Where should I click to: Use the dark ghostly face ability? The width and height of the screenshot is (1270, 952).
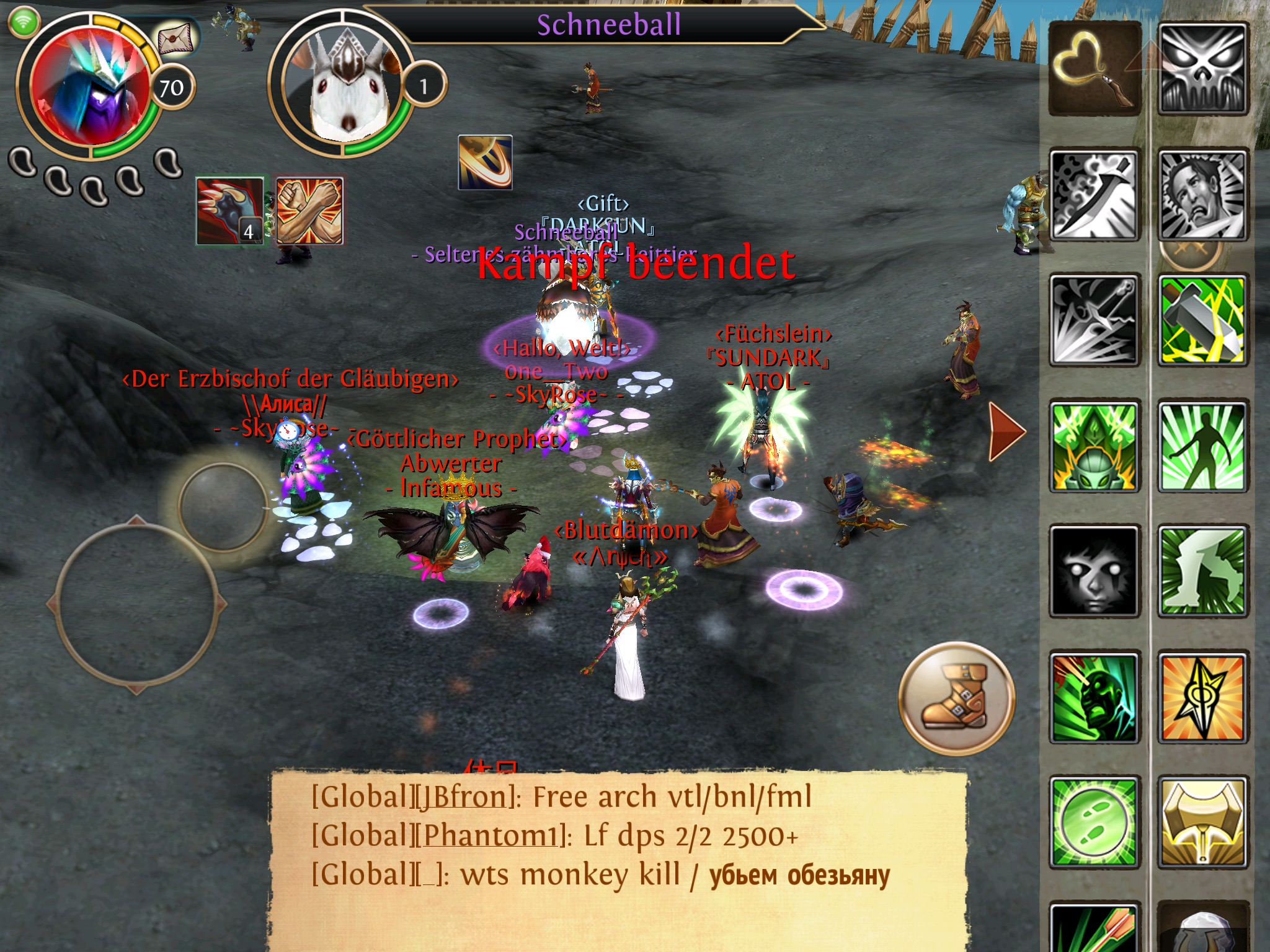click(1094, 571)
